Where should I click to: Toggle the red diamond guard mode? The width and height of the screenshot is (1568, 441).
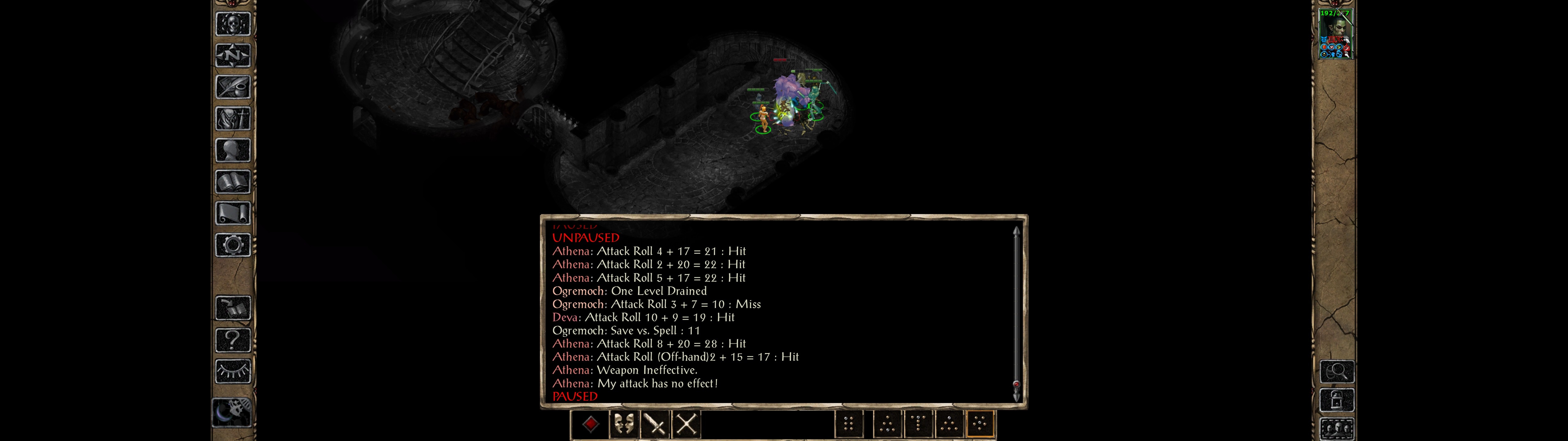(591, 424)
